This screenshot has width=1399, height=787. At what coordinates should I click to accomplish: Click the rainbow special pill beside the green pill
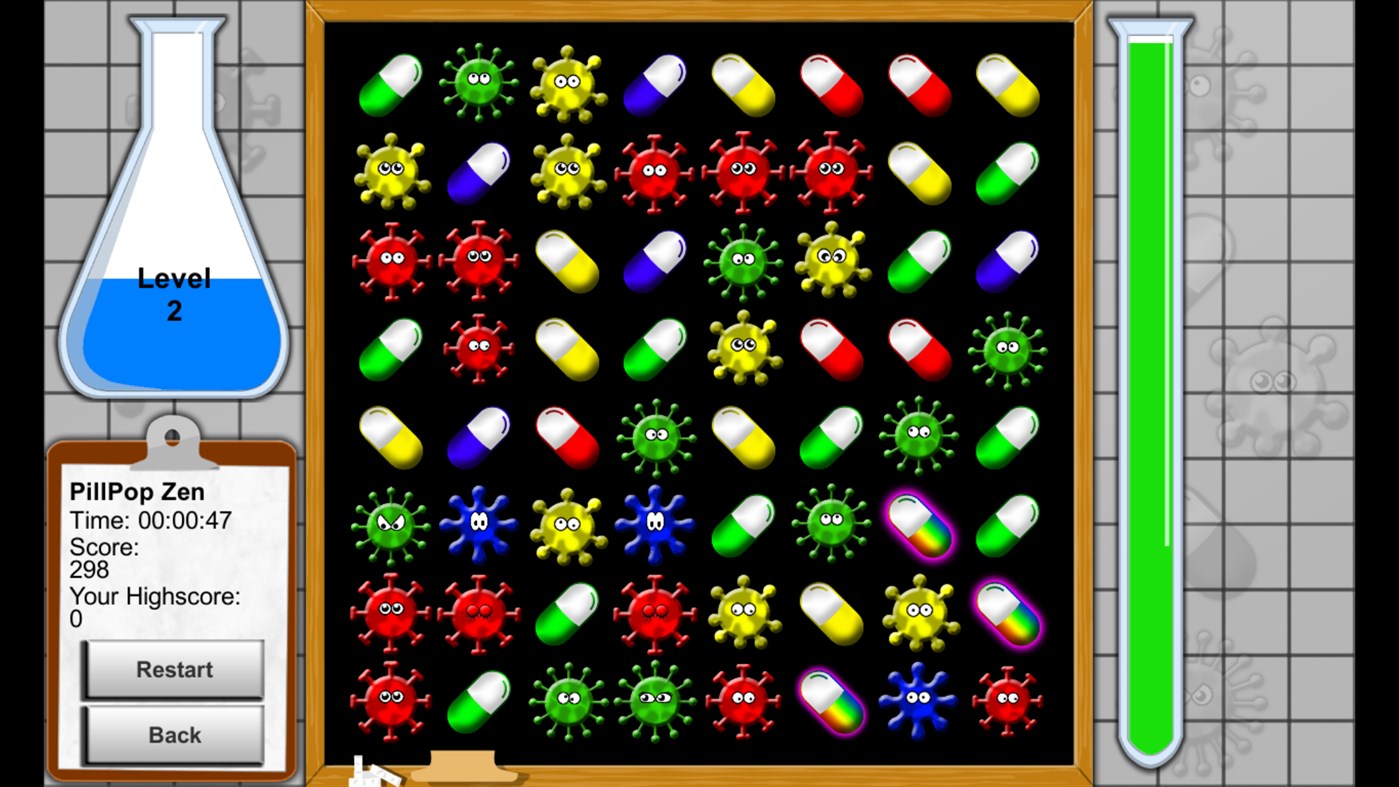tap(918, 523)
